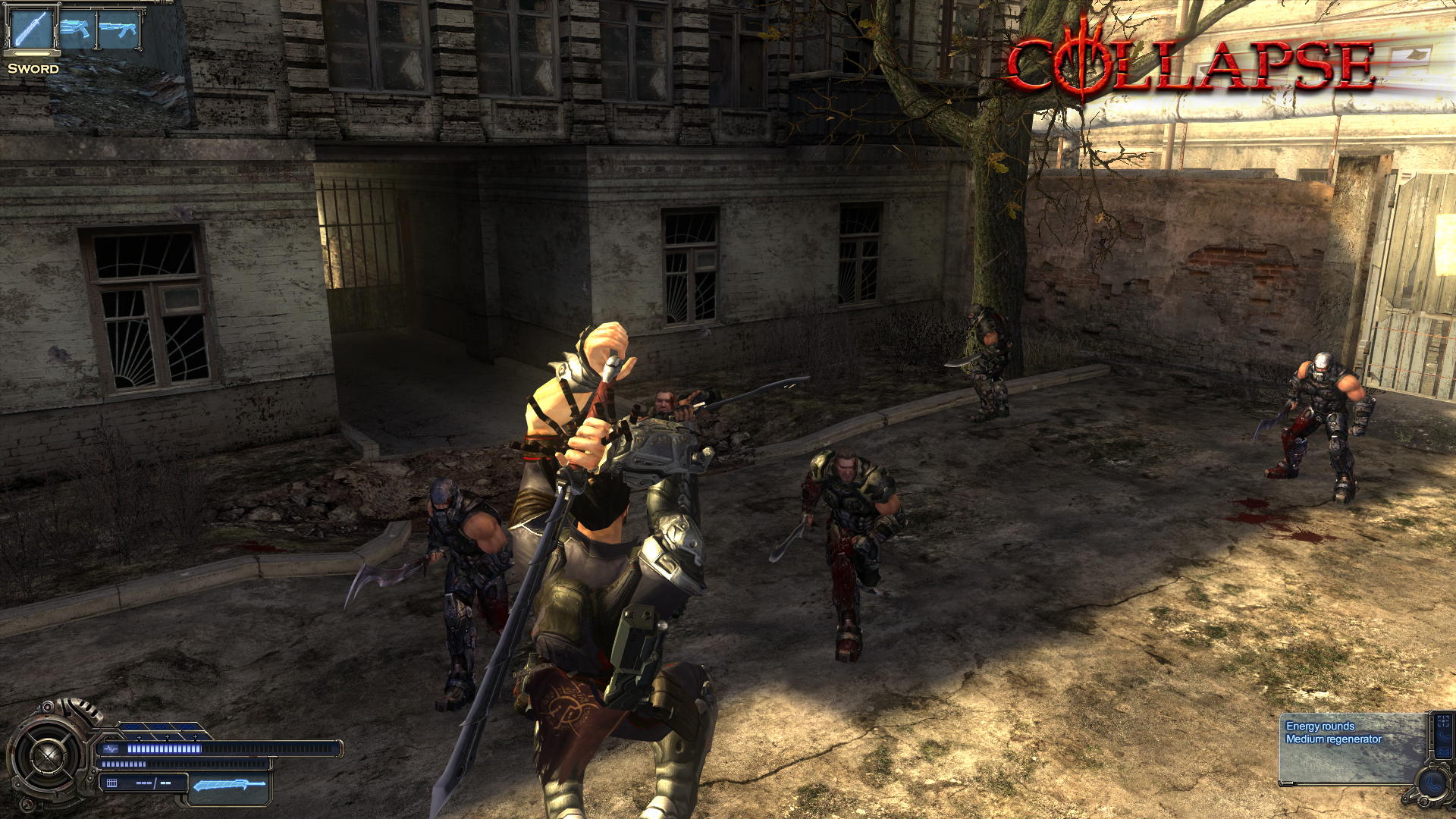Select the pistol weapon icon
Image resolution: width=1456 pixels, height=819 pixels.
[75, 29]
